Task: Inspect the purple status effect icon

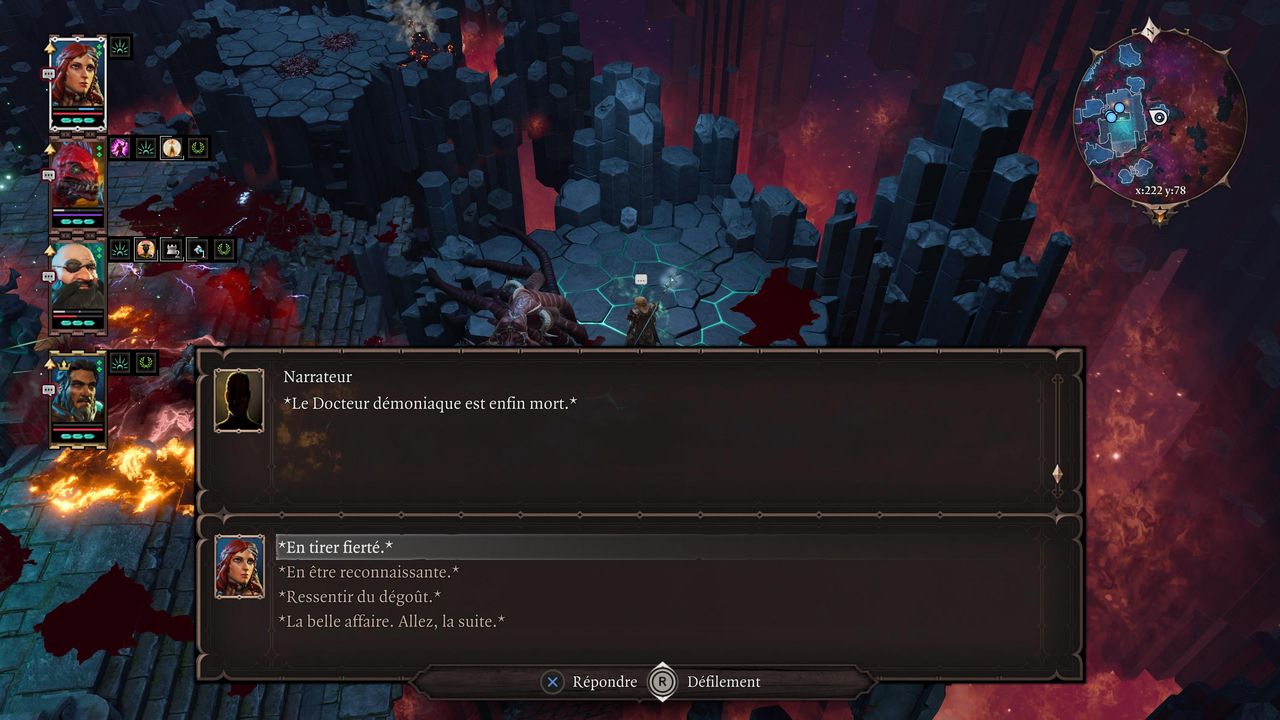Action: tap(120, 148)
